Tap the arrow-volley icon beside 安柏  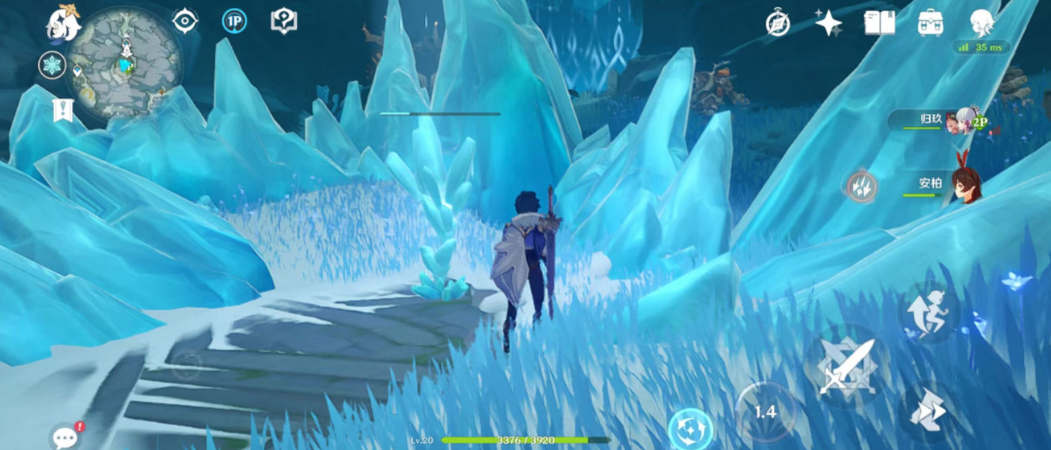click(862, 185)
